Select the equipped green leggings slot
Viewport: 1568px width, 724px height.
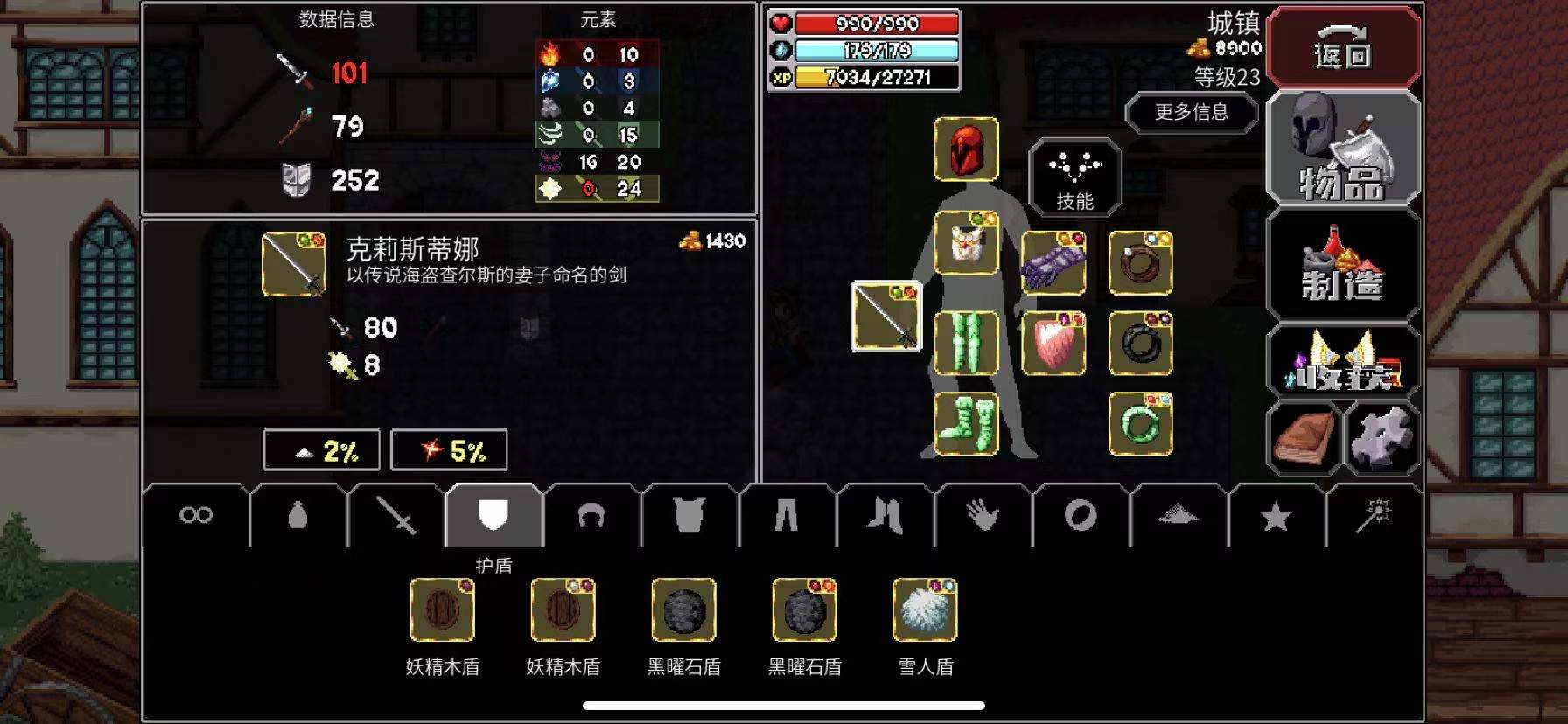coord(967,343)
